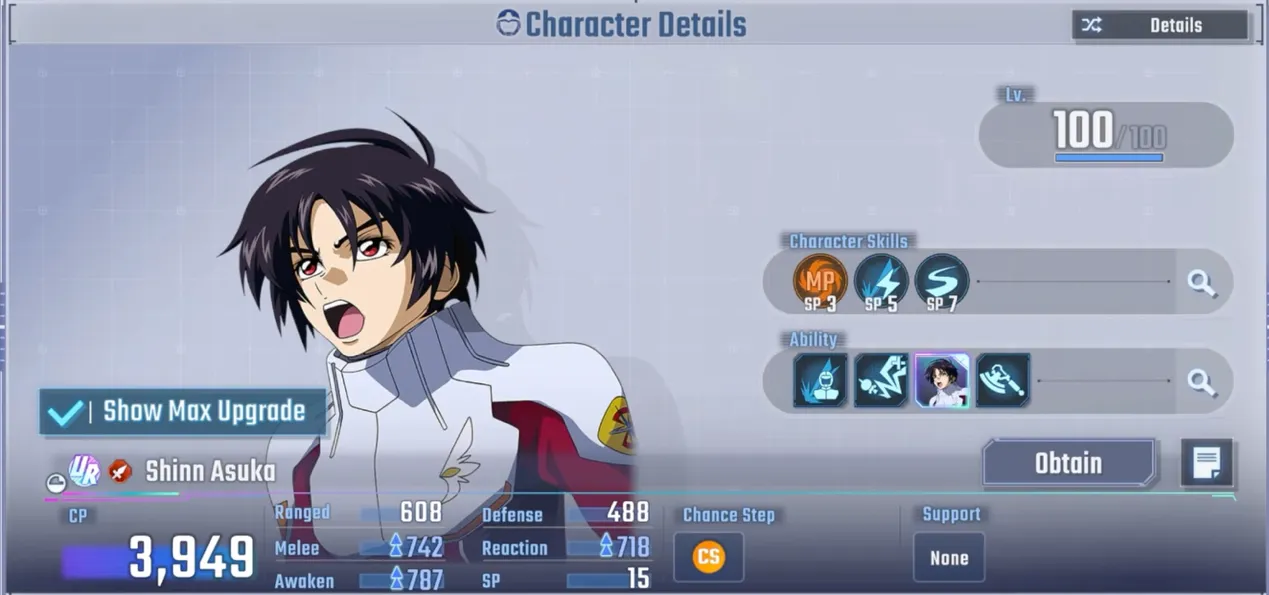This screenshot has height=595, width=1269.
Task: Open the Support slot showing None
Action: (x=949, y=558)
